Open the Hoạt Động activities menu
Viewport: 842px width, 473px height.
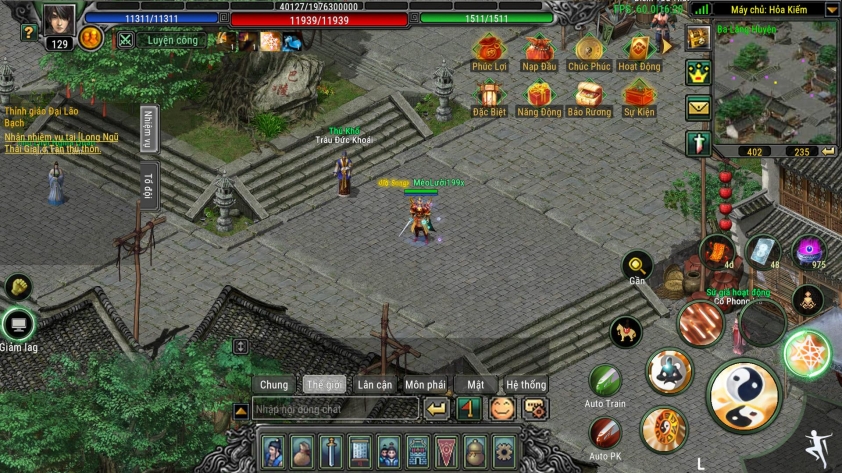(x=638, y=48)
